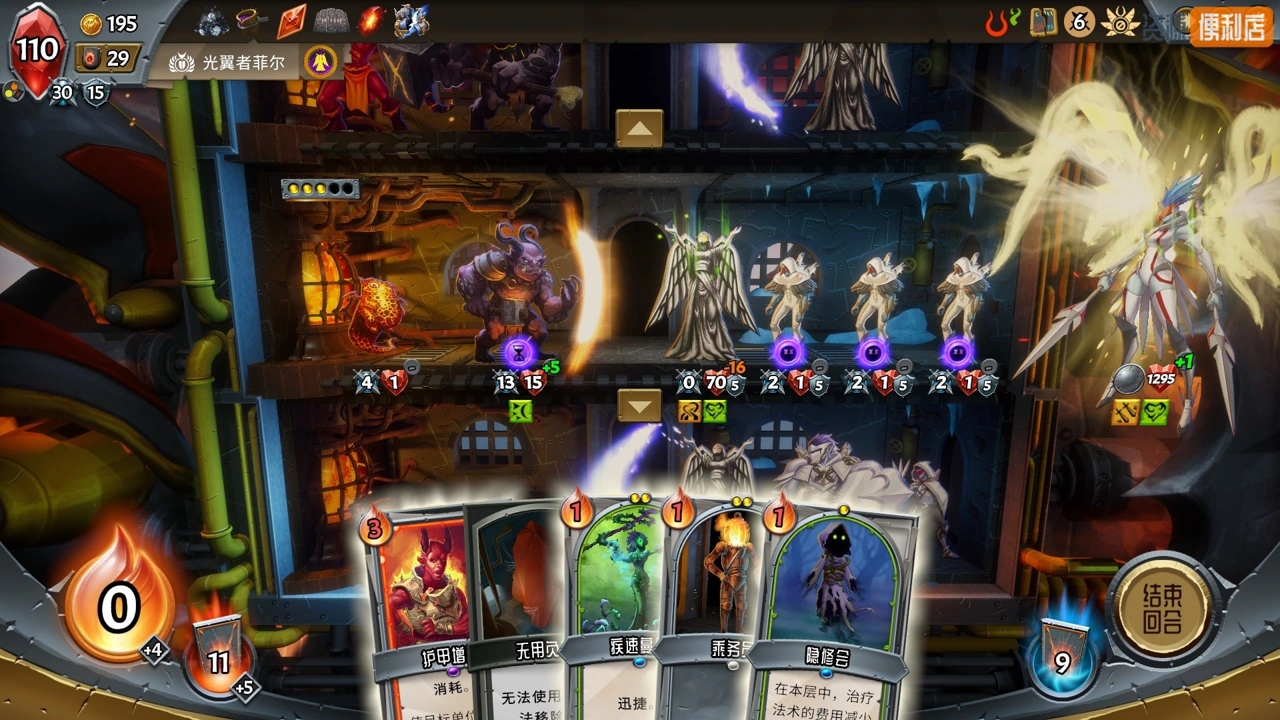Inspect the winged boss 光翼者菲尔 banner
Image resolution: width=1280 pixels, height=720 pixels.
[x=243, y=62]
